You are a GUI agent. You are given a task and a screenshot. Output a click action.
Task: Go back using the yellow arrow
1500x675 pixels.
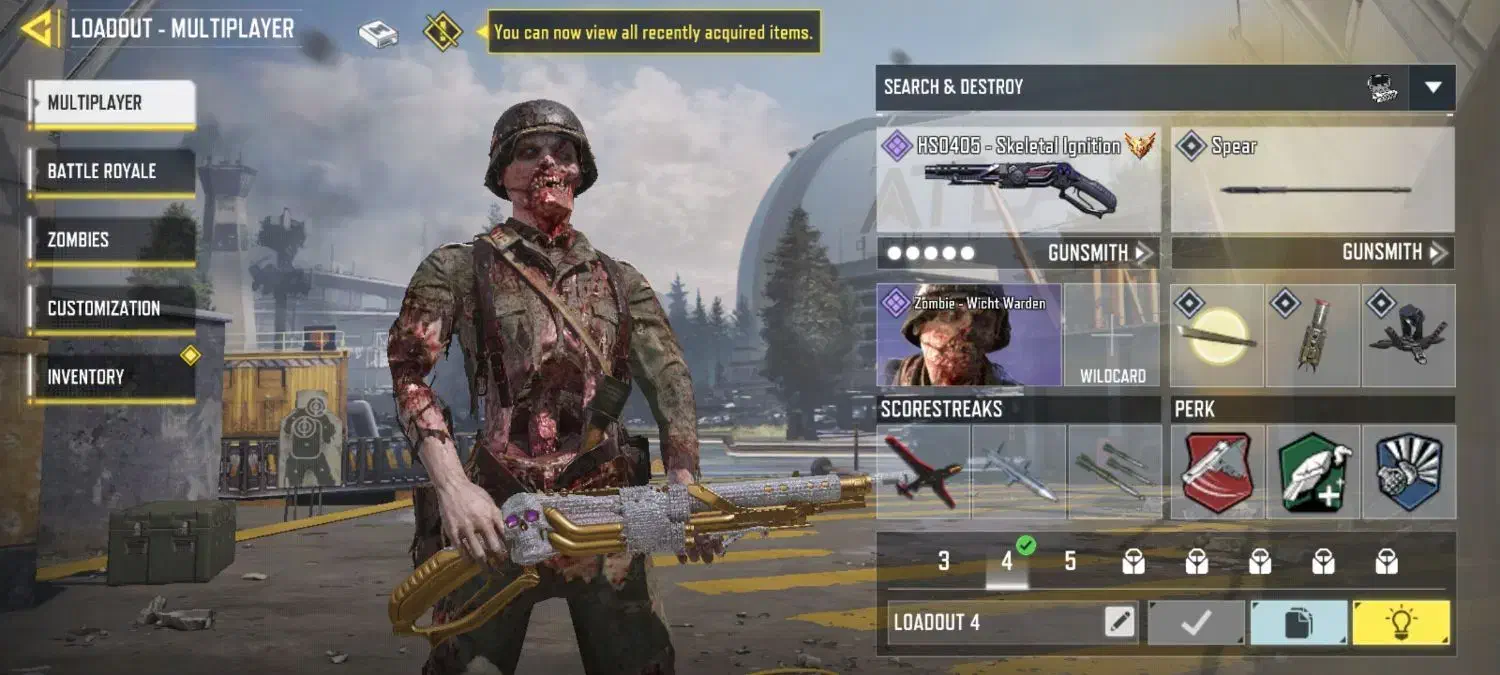[x=38, y=29]
